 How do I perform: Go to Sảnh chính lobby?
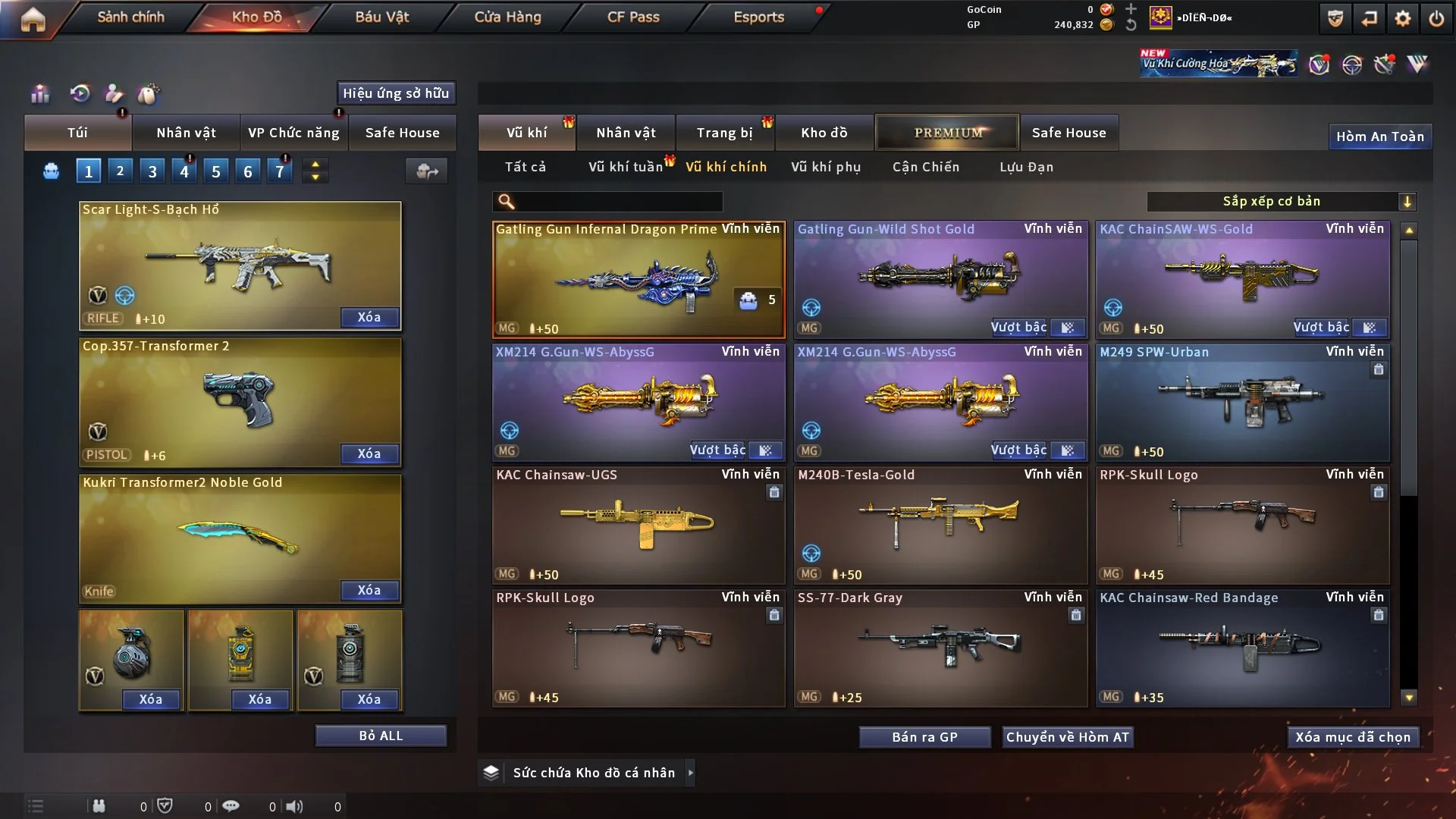[x=130, y=17]
